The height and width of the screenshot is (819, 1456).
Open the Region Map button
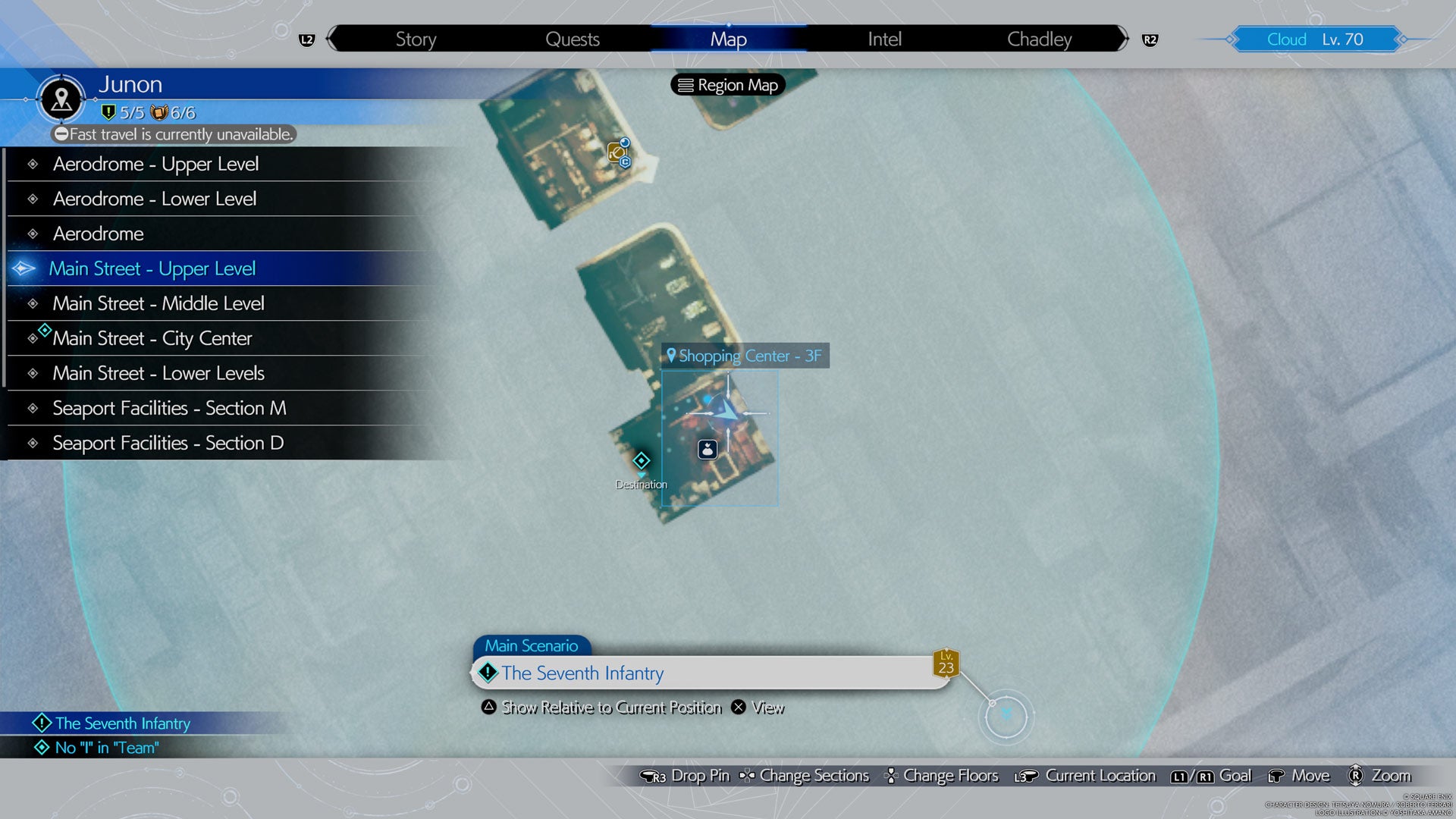[x=728, y=85]
